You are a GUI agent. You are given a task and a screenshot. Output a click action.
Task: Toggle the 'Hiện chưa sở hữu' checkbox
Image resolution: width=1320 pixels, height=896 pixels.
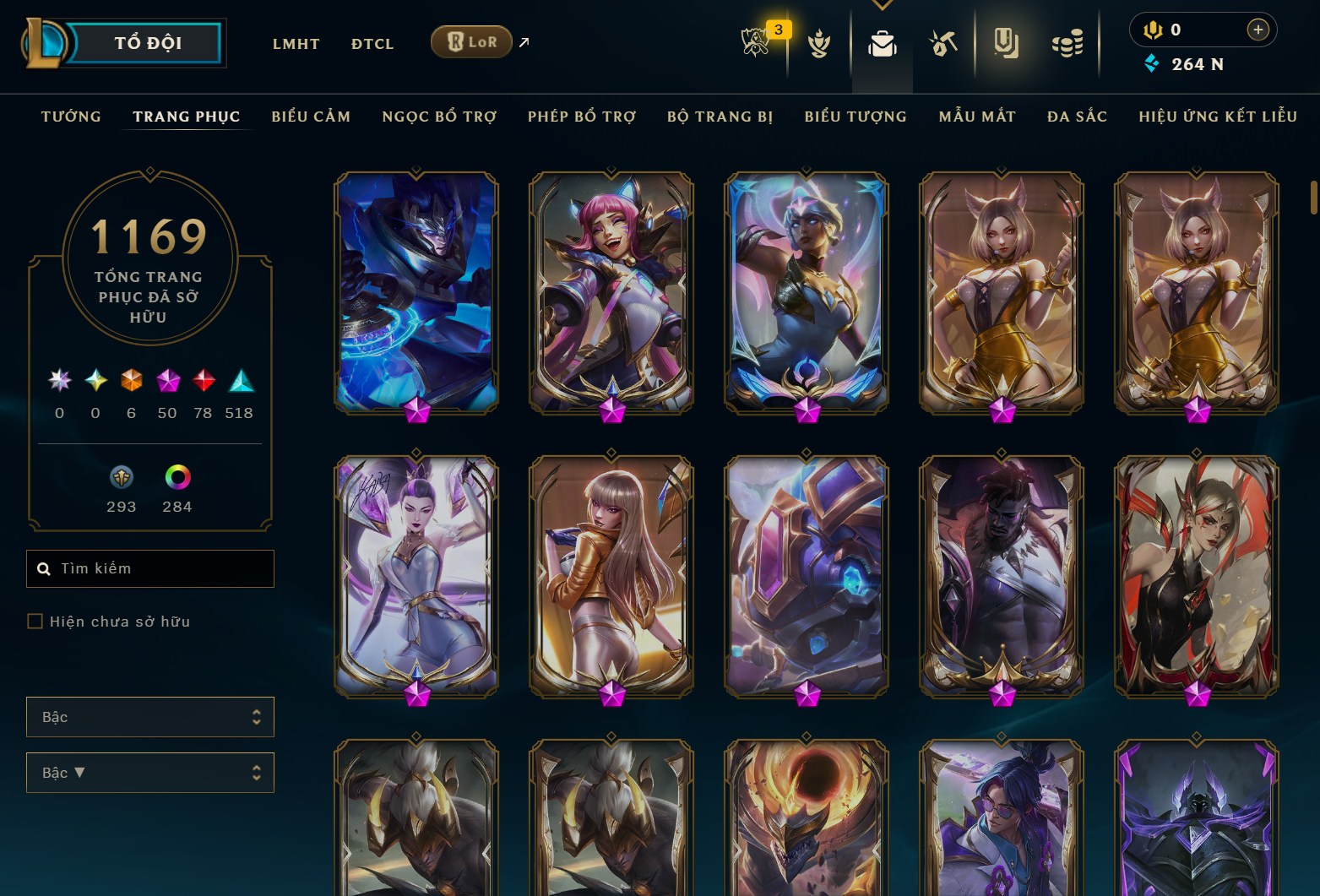35,621
